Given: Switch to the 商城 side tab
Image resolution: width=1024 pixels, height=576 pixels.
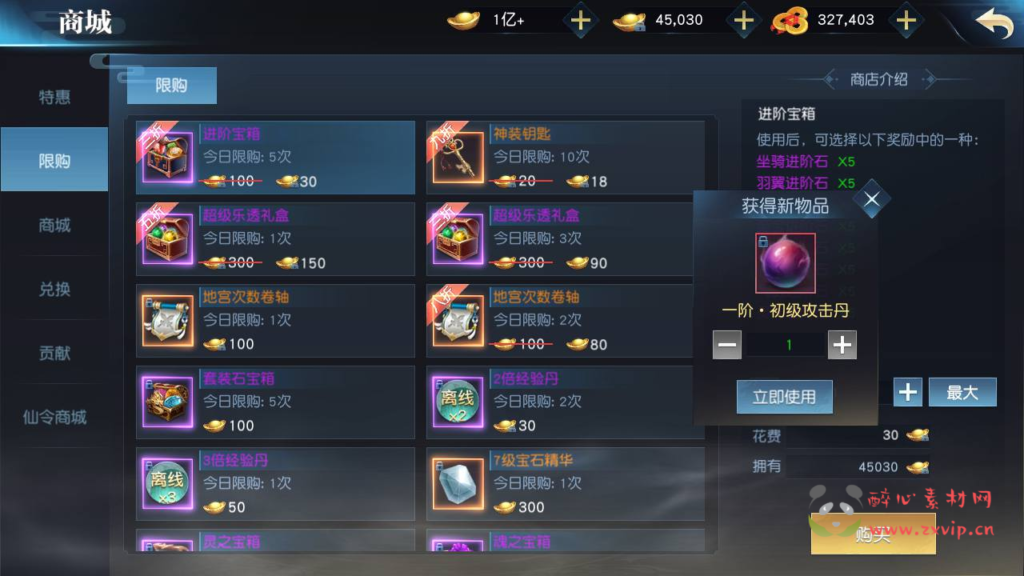Looking at the screenshot, I should [x=54, y=225].
